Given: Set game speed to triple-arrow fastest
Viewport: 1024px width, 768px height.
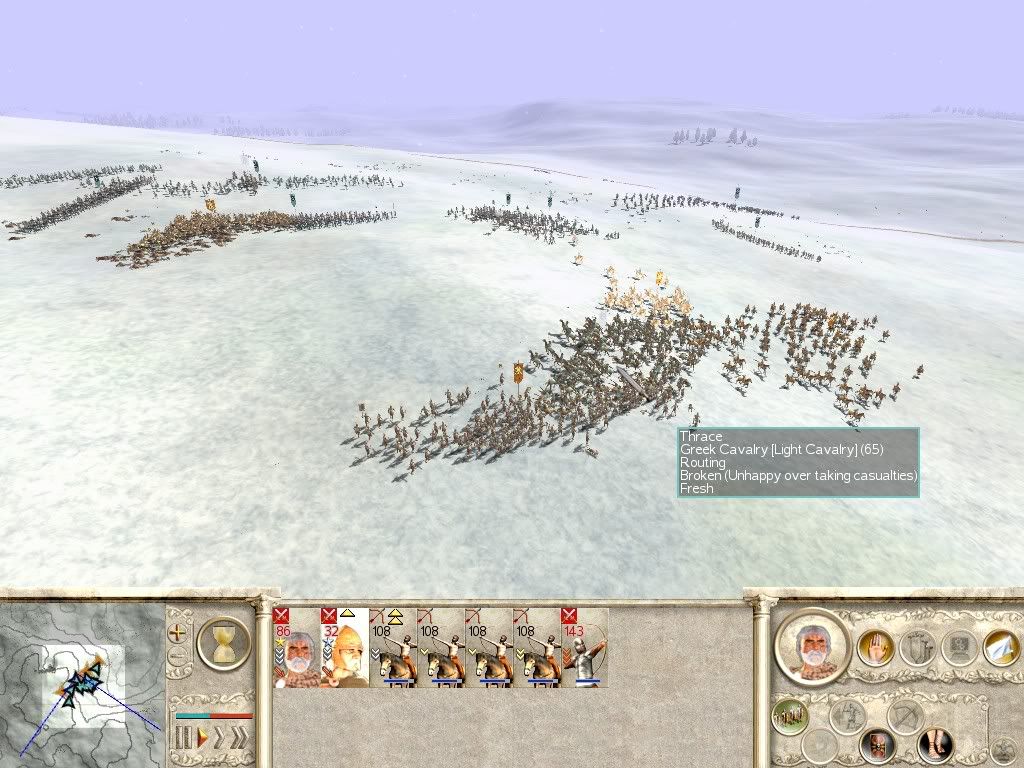Looking at the screenshot, I should [x=238, y=738].
